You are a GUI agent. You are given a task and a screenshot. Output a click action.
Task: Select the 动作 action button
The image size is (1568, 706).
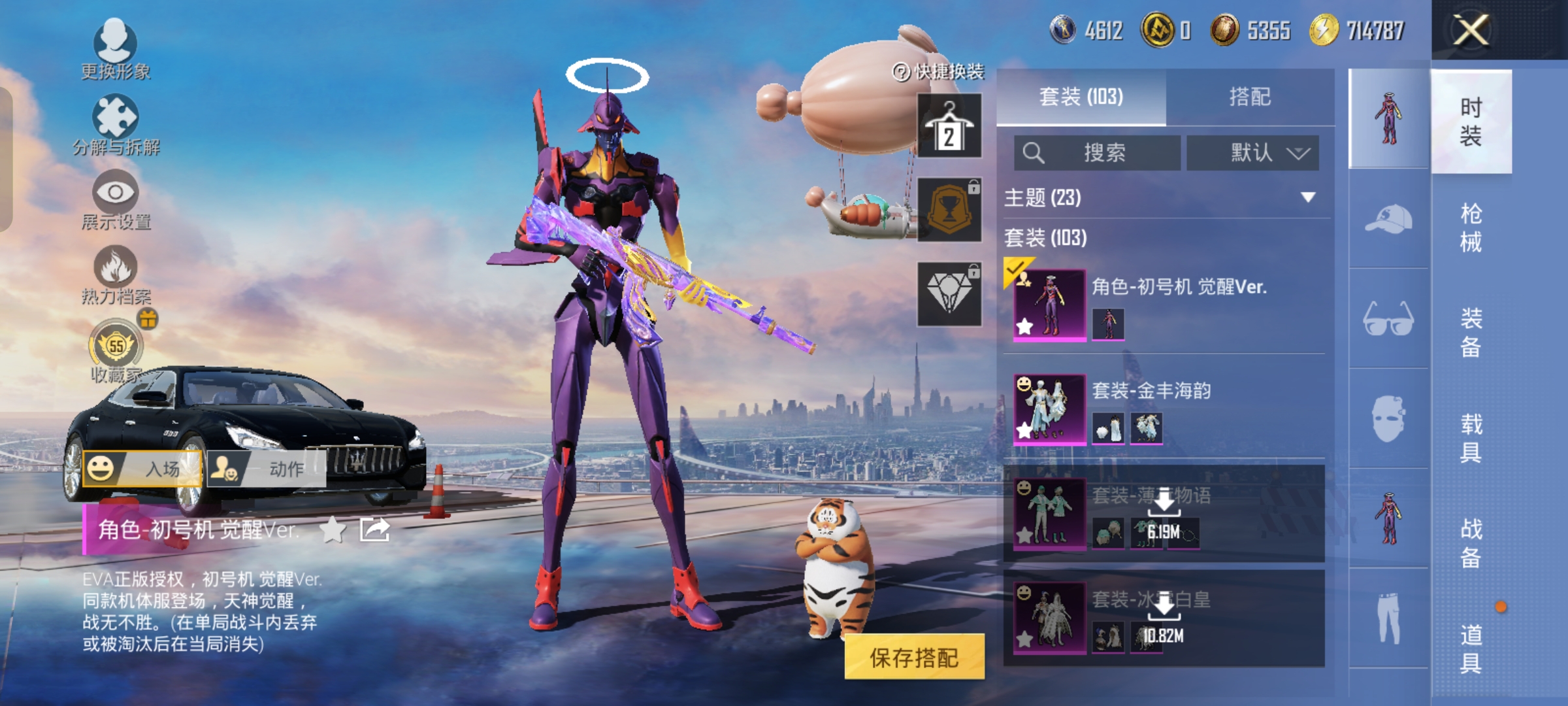pos(267,469)
